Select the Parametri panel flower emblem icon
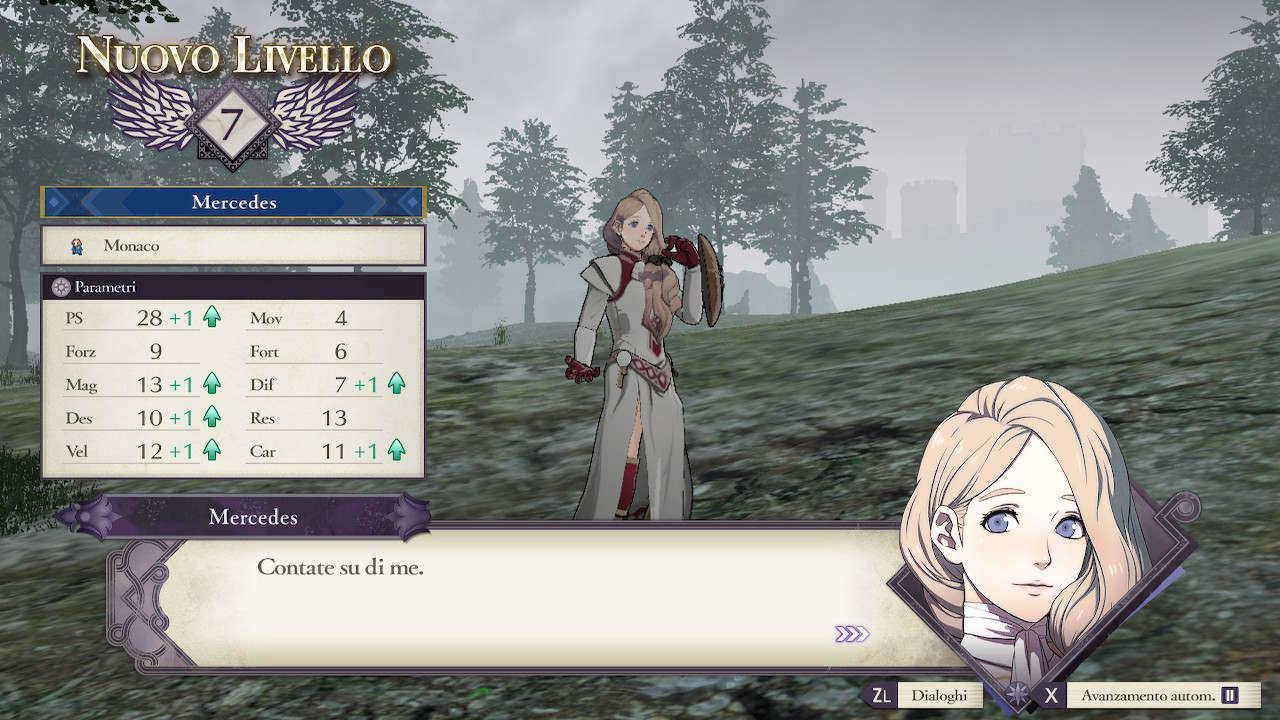The height and width of the screenshot is (720, 1280). pos(60,285)
